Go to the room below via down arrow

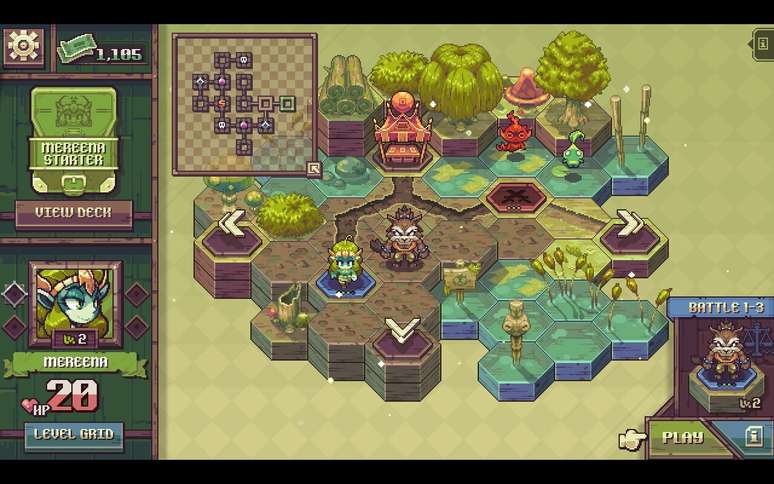click(x=402, y=331)
